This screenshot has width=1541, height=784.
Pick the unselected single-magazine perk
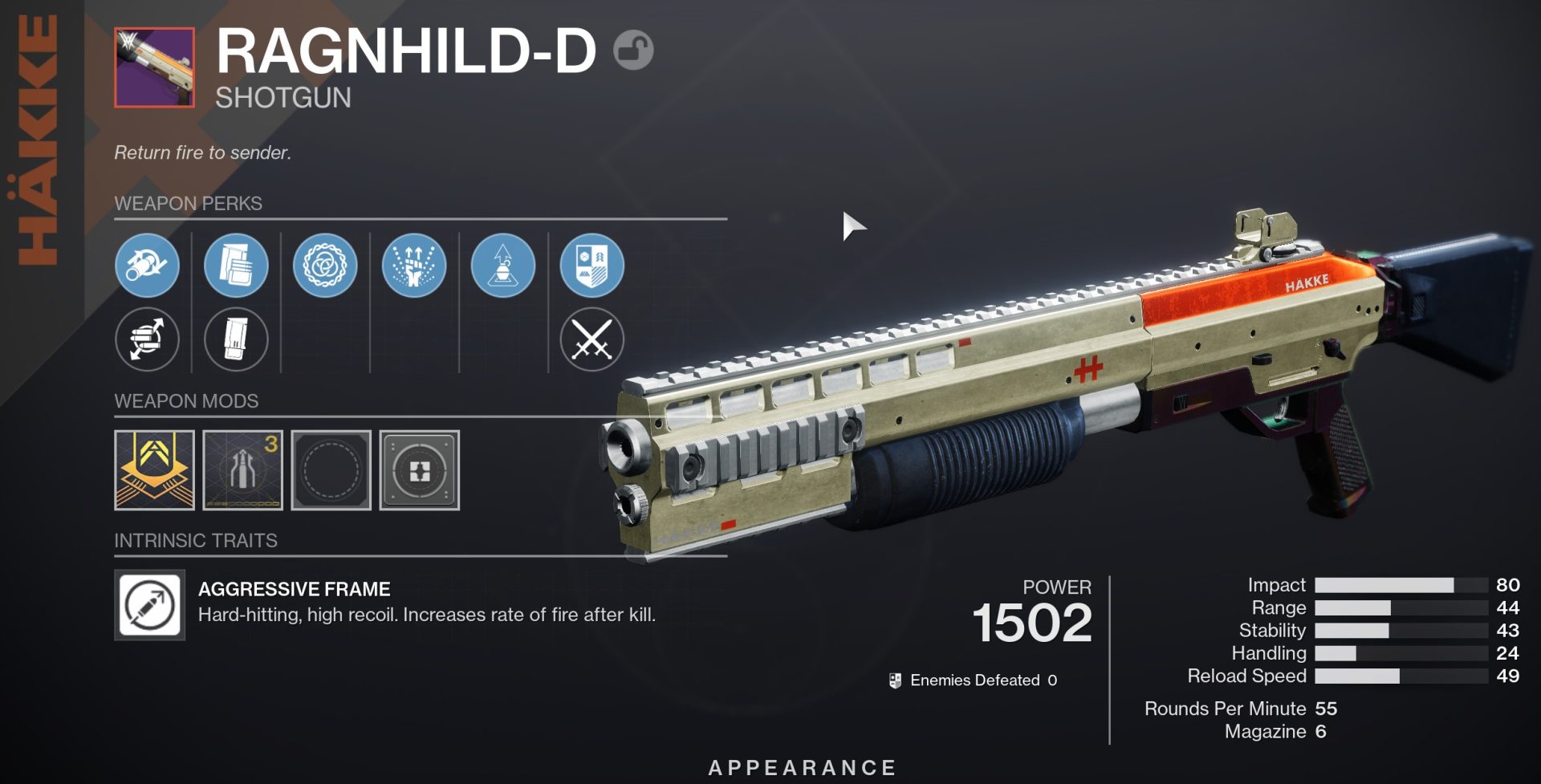tap(236, 339)
